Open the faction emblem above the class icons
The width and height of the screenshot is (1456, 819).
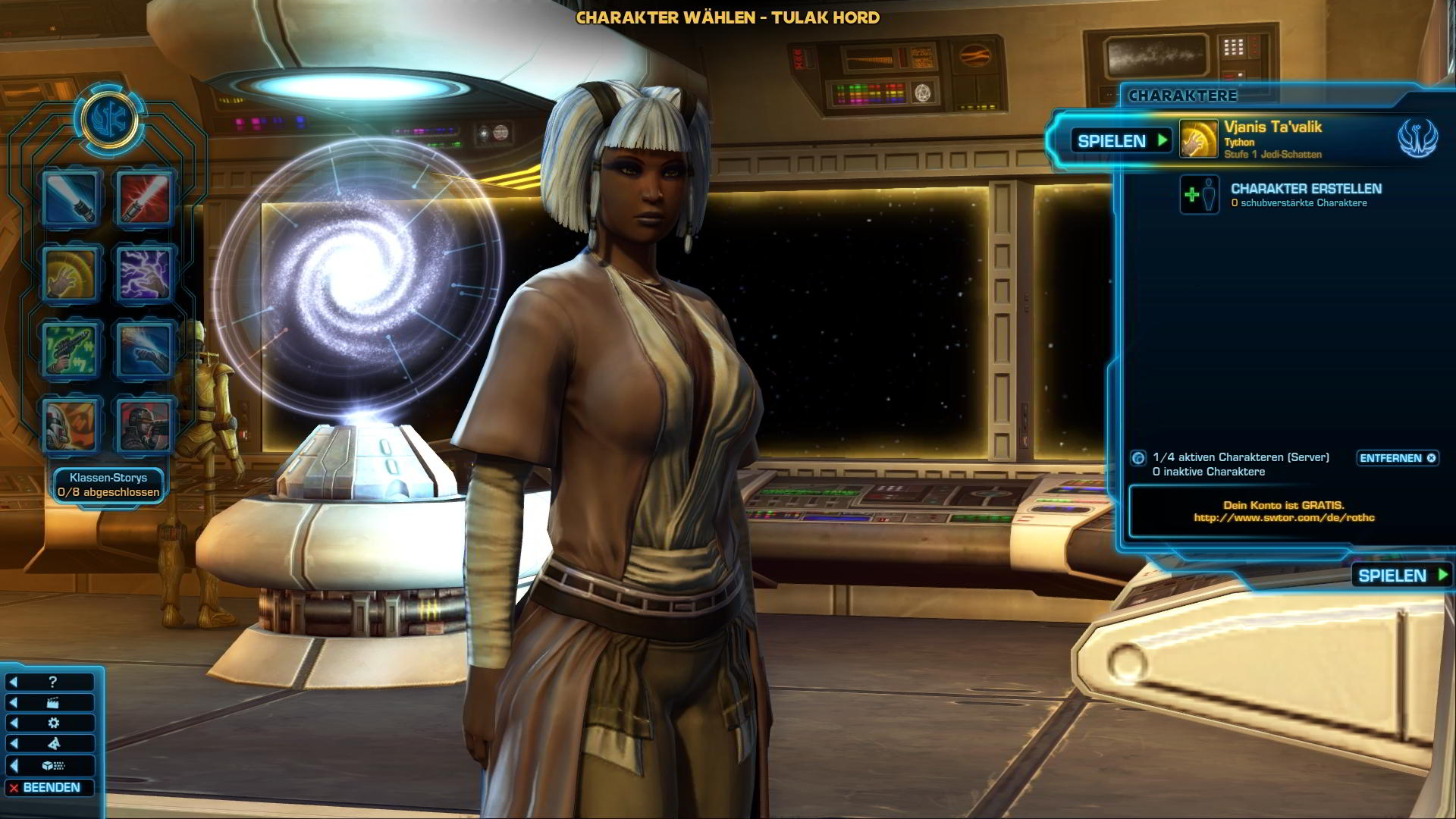(110, 118)
